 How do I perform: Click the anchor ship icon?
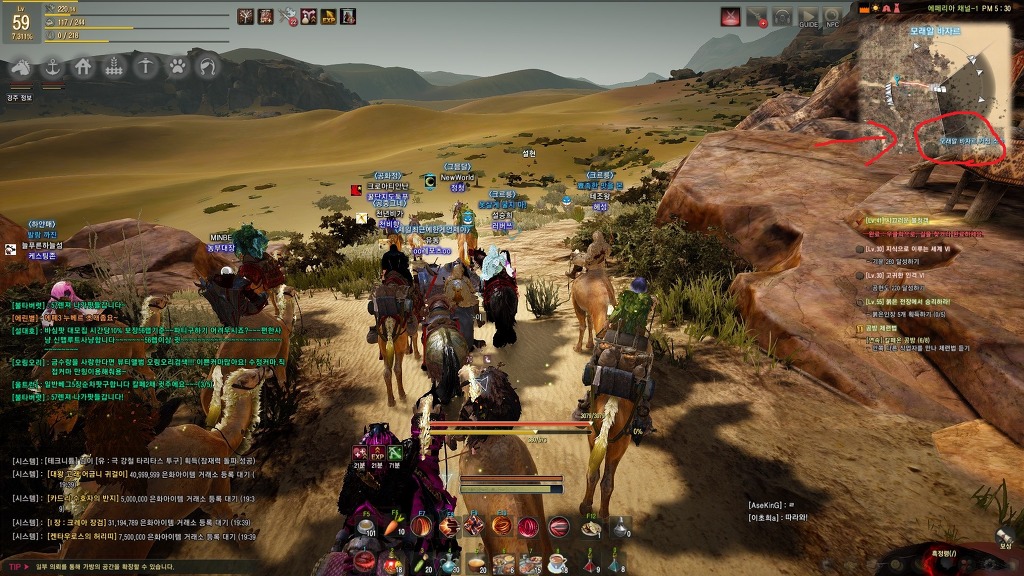[x=51, y=68]
